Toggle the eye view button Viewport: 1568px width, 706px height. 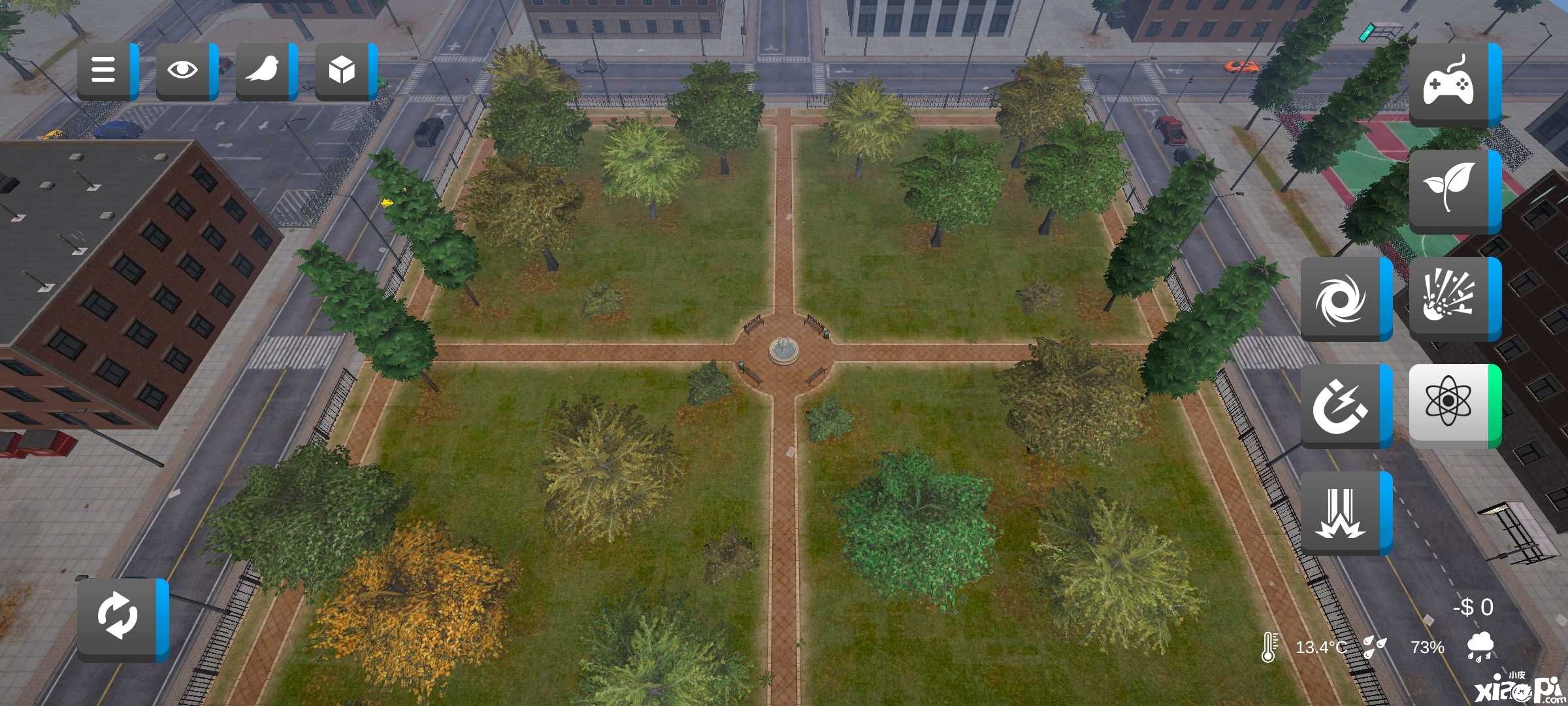pos(184,70)
